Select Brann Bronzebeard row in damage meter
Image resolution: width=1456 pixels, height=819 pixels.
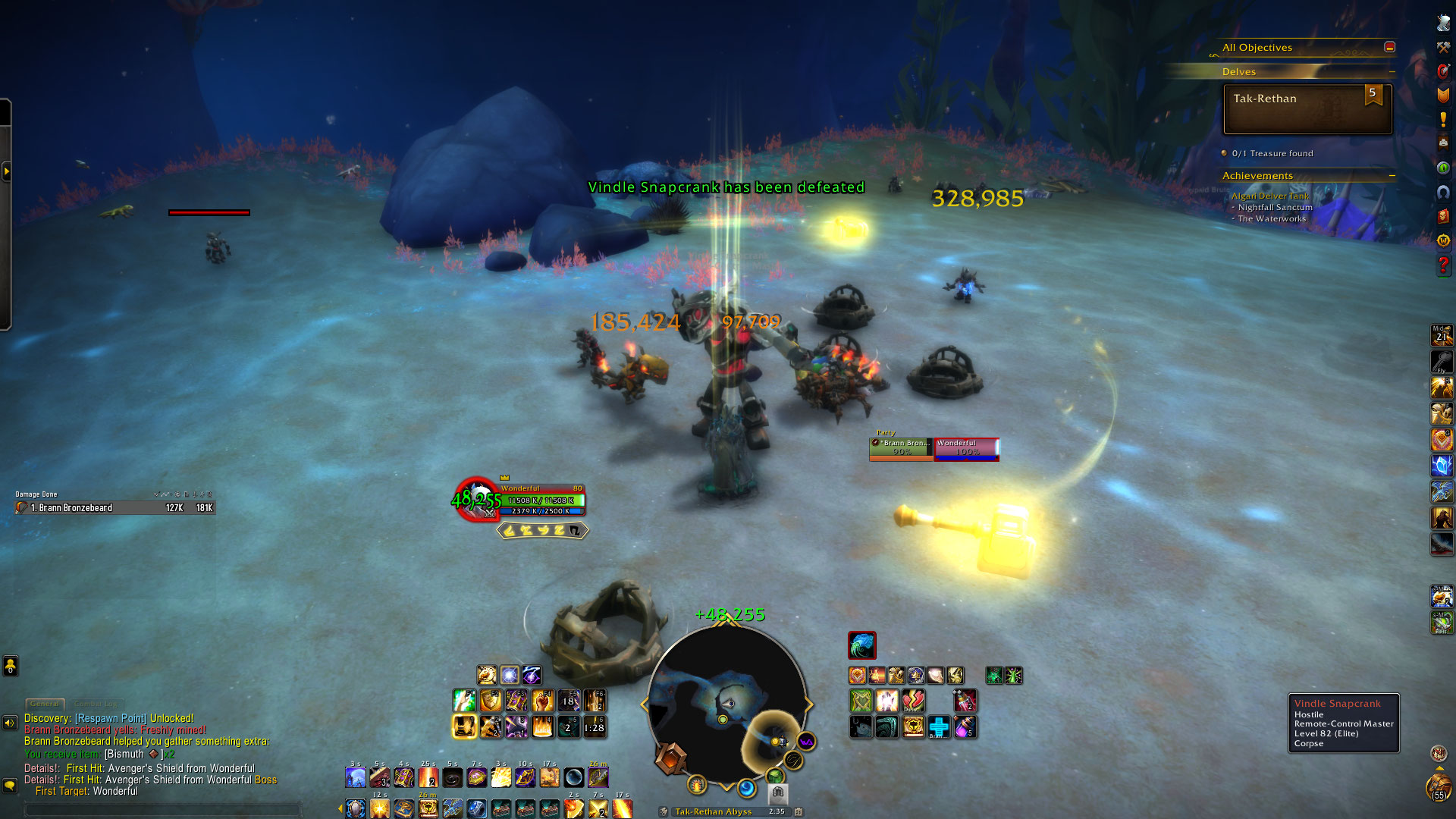point(115,508)
